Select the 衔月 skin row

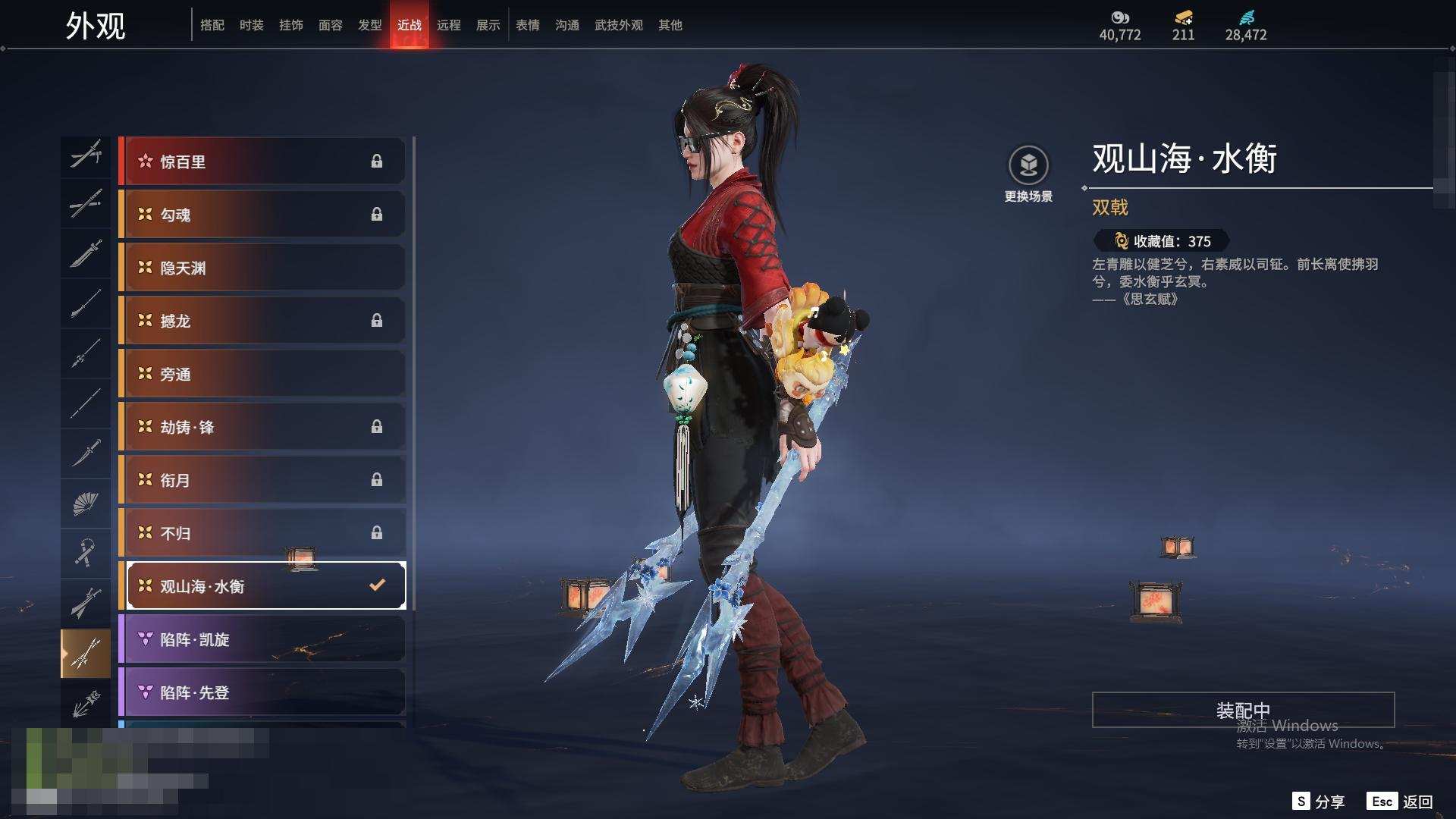click(262, 480)
